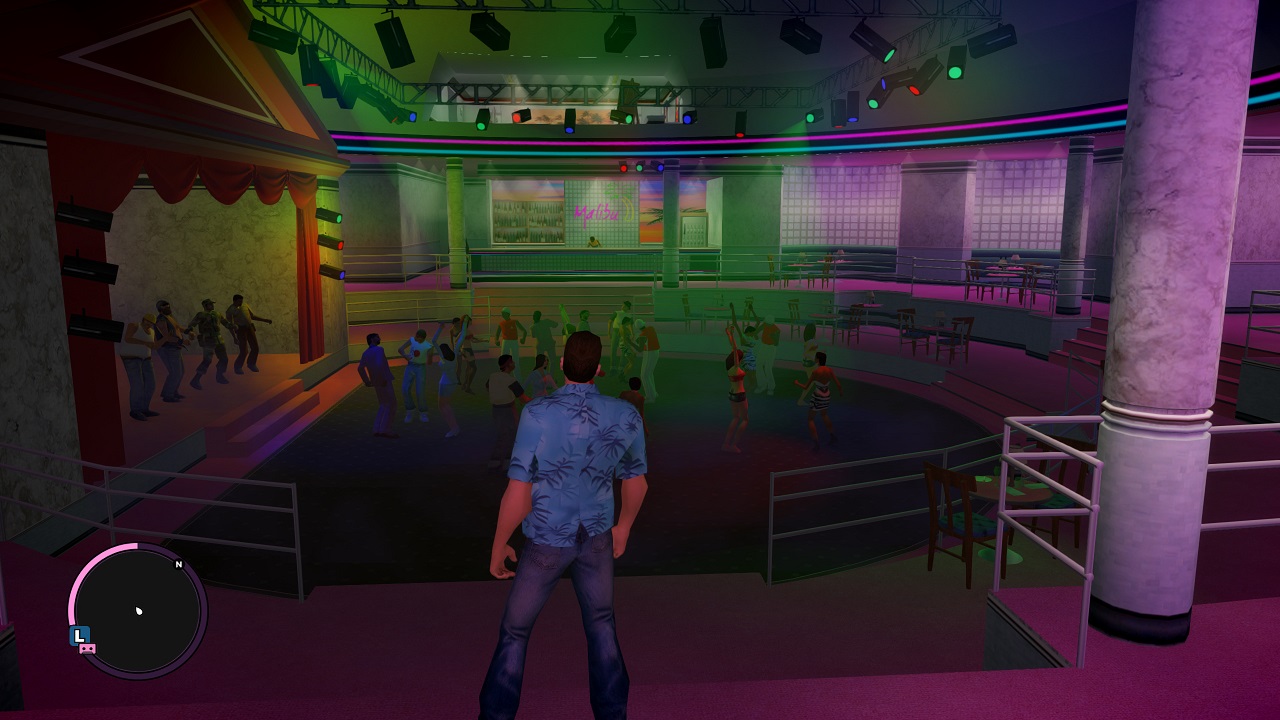1280x720 pixels.
Task: Click the bartender behind the Malibu bar
Action: pyautogui.click(x=593, y=242)
